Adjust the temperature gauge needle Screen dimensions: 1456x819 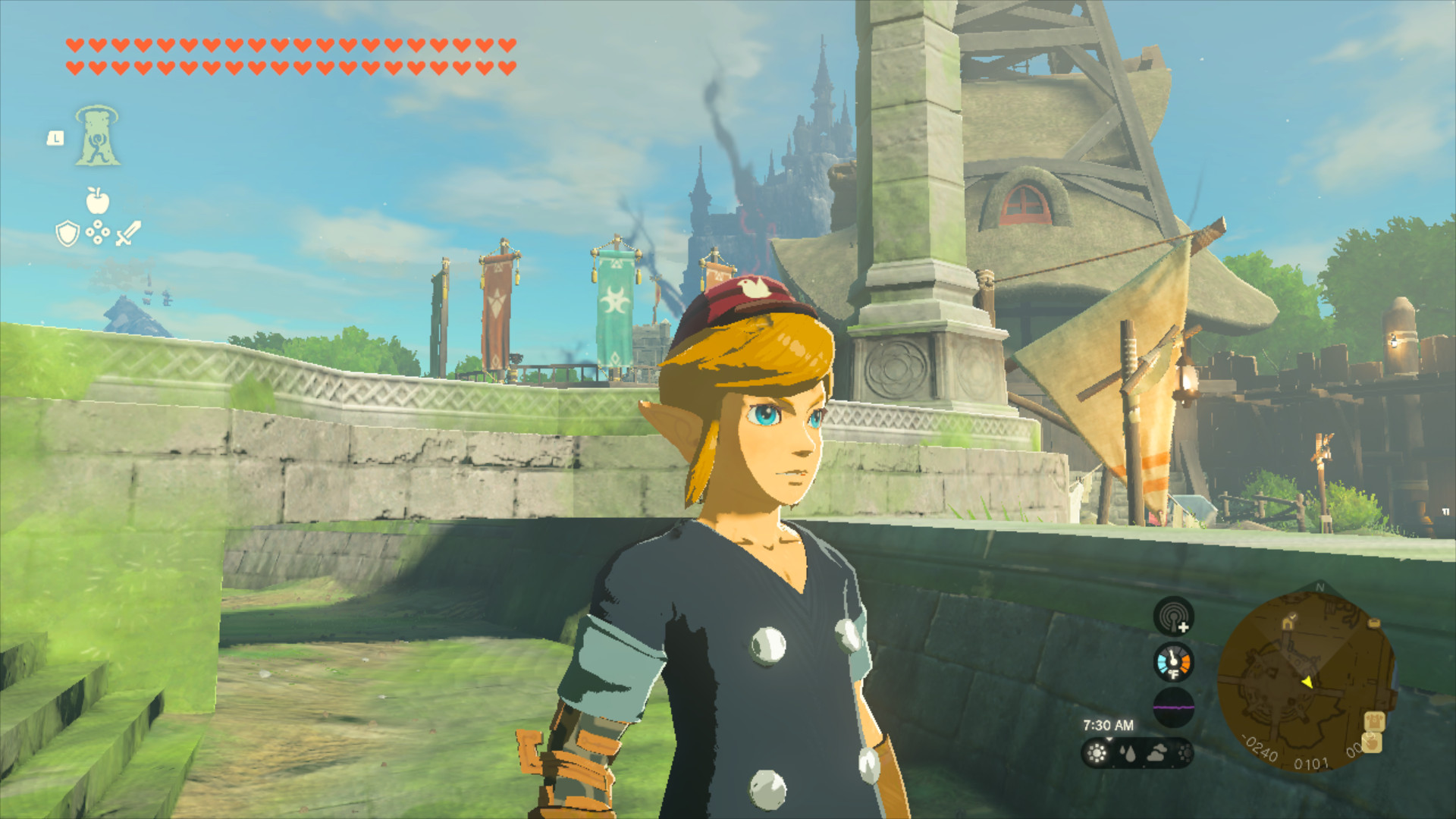coord(1172,659)
